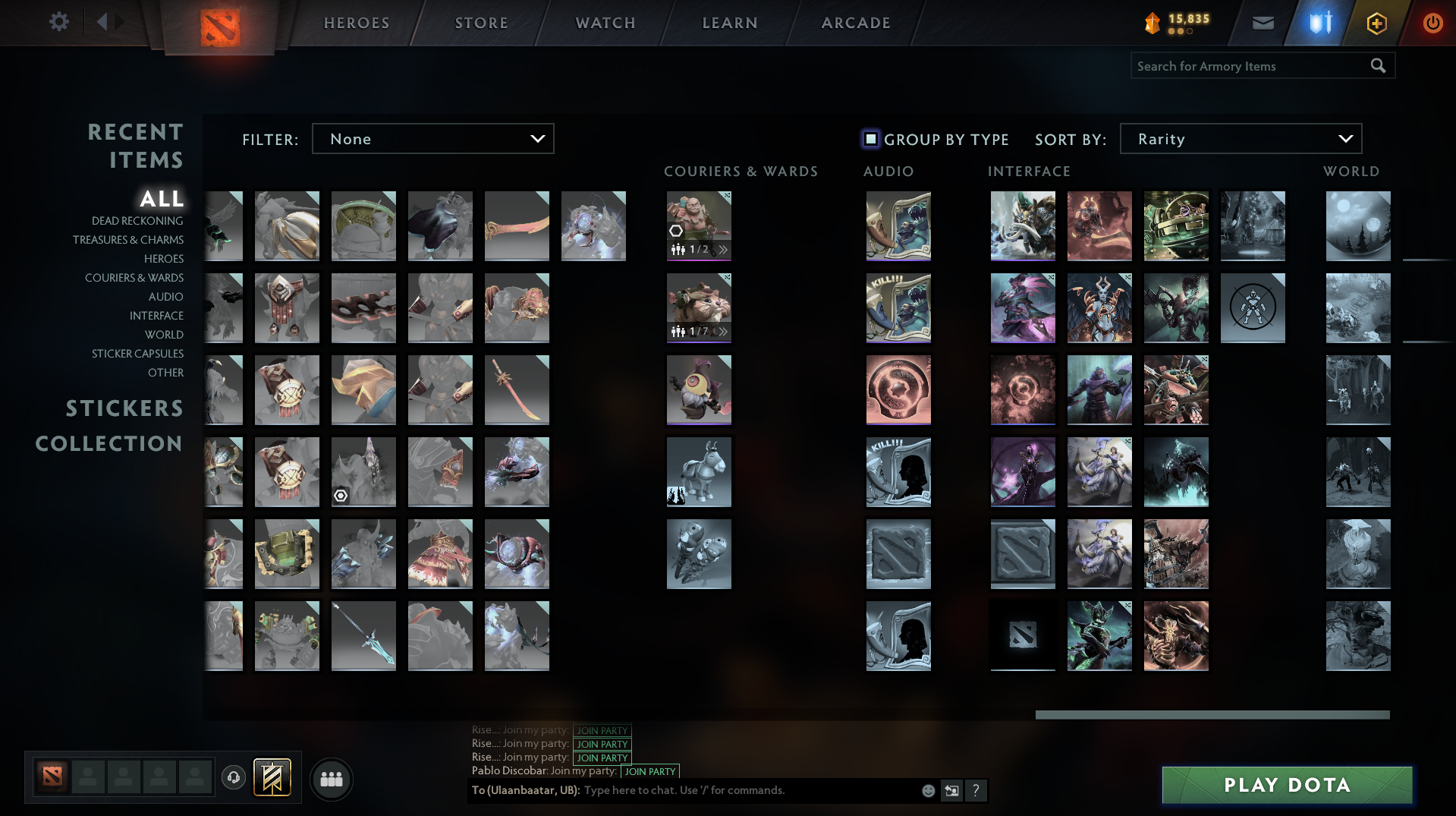Screen dimensions: 1456x816
Task: Open the friends list people icon
Action: click(331, 779)
